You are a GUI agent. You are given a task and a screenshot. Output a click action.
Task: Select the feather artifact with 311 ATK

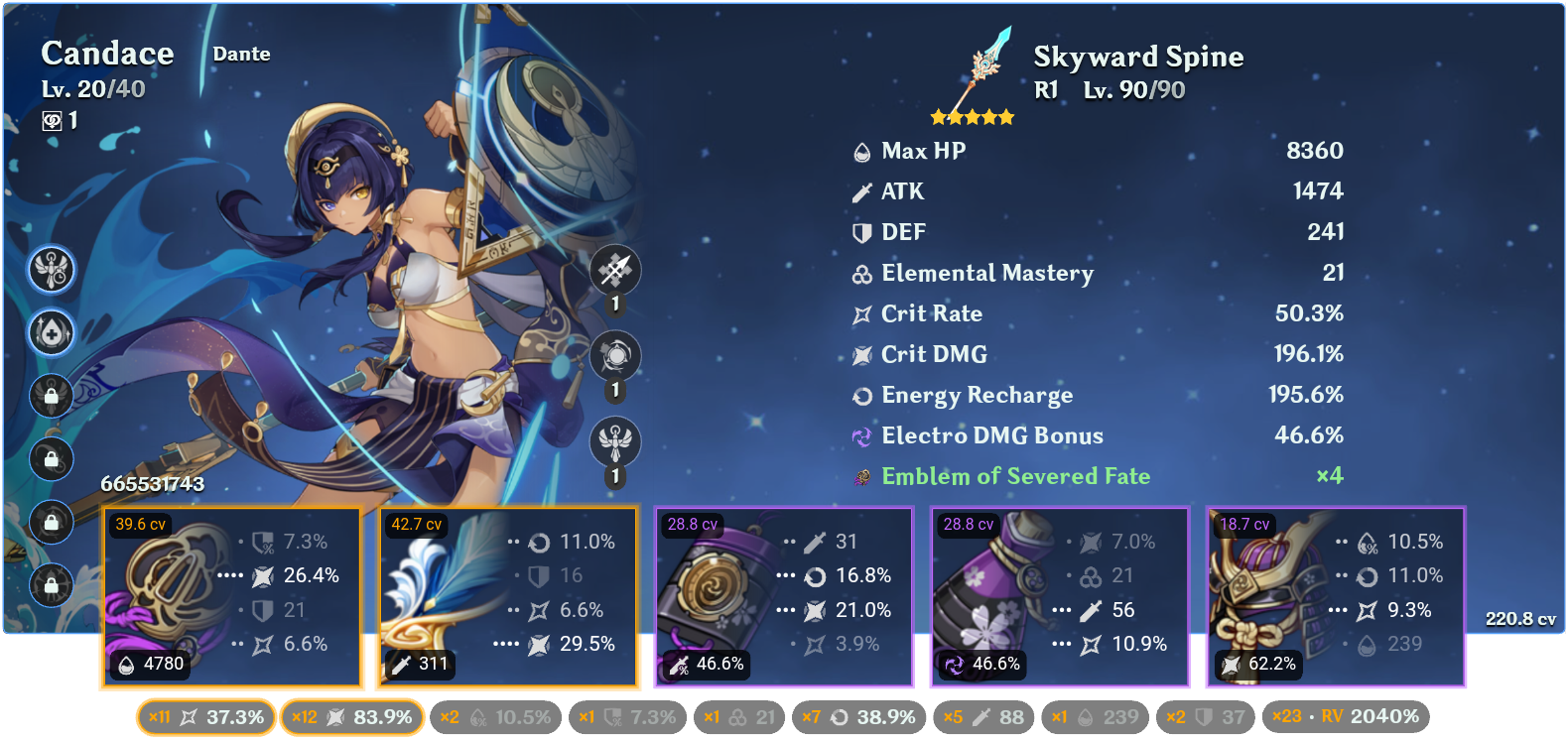(x=507, y=595)
